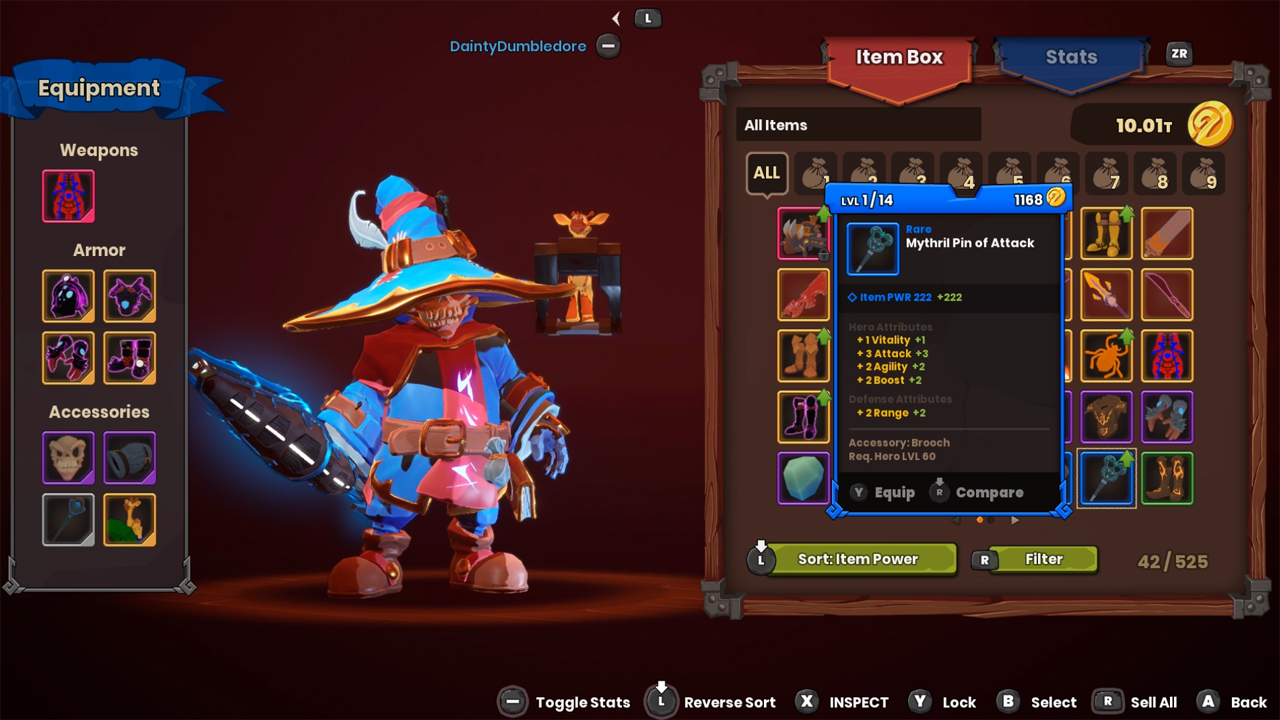Select the ALL items tab
1280x720 pixels.
(767, 173)
